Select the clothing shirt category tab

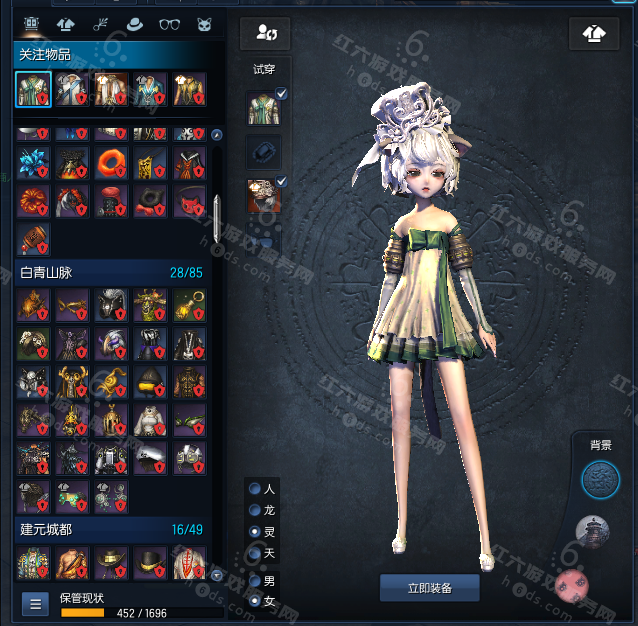(x=65, y=25)
